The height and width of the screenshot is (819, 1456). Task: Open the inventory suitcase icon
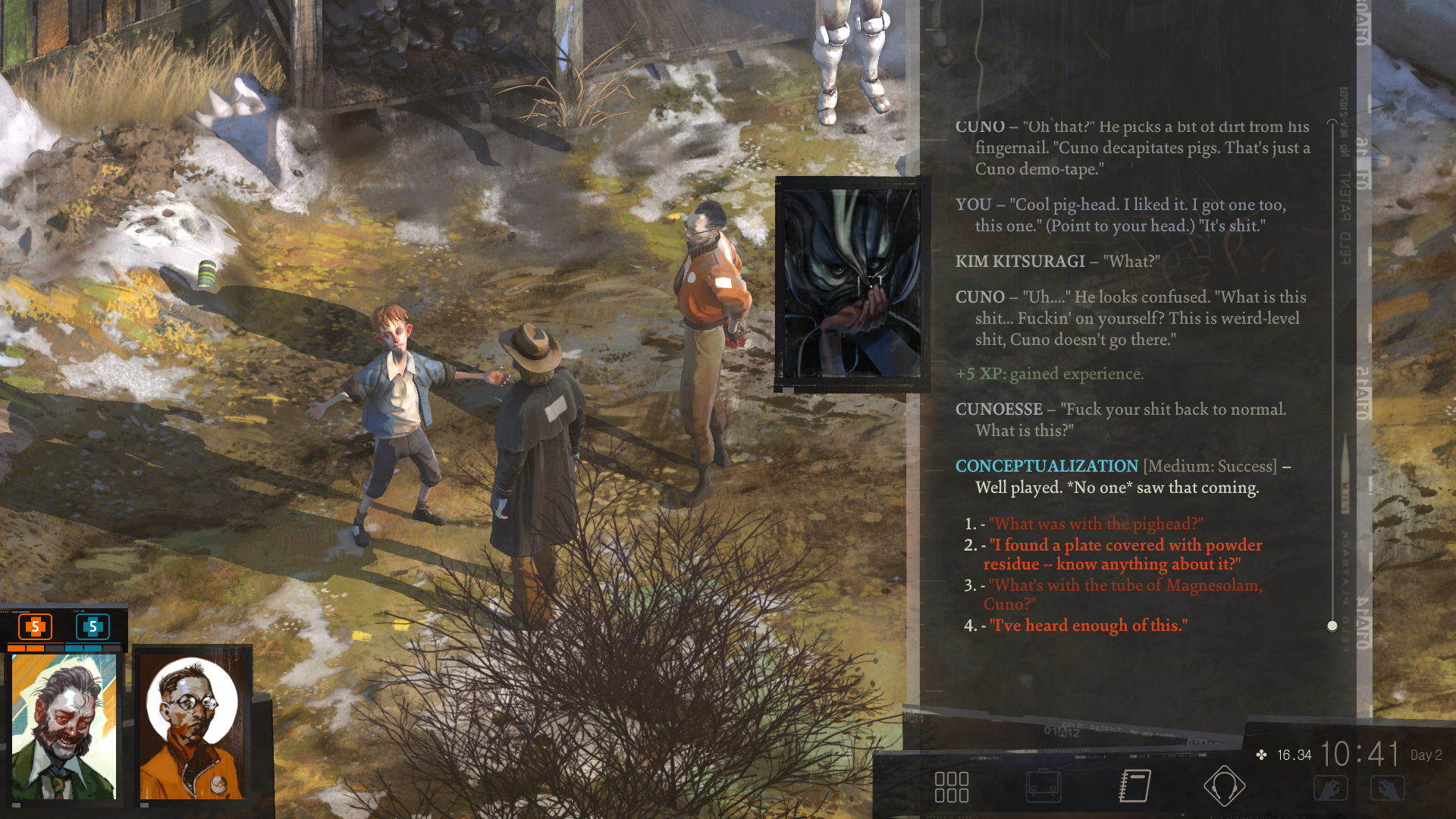[1043, 786]
